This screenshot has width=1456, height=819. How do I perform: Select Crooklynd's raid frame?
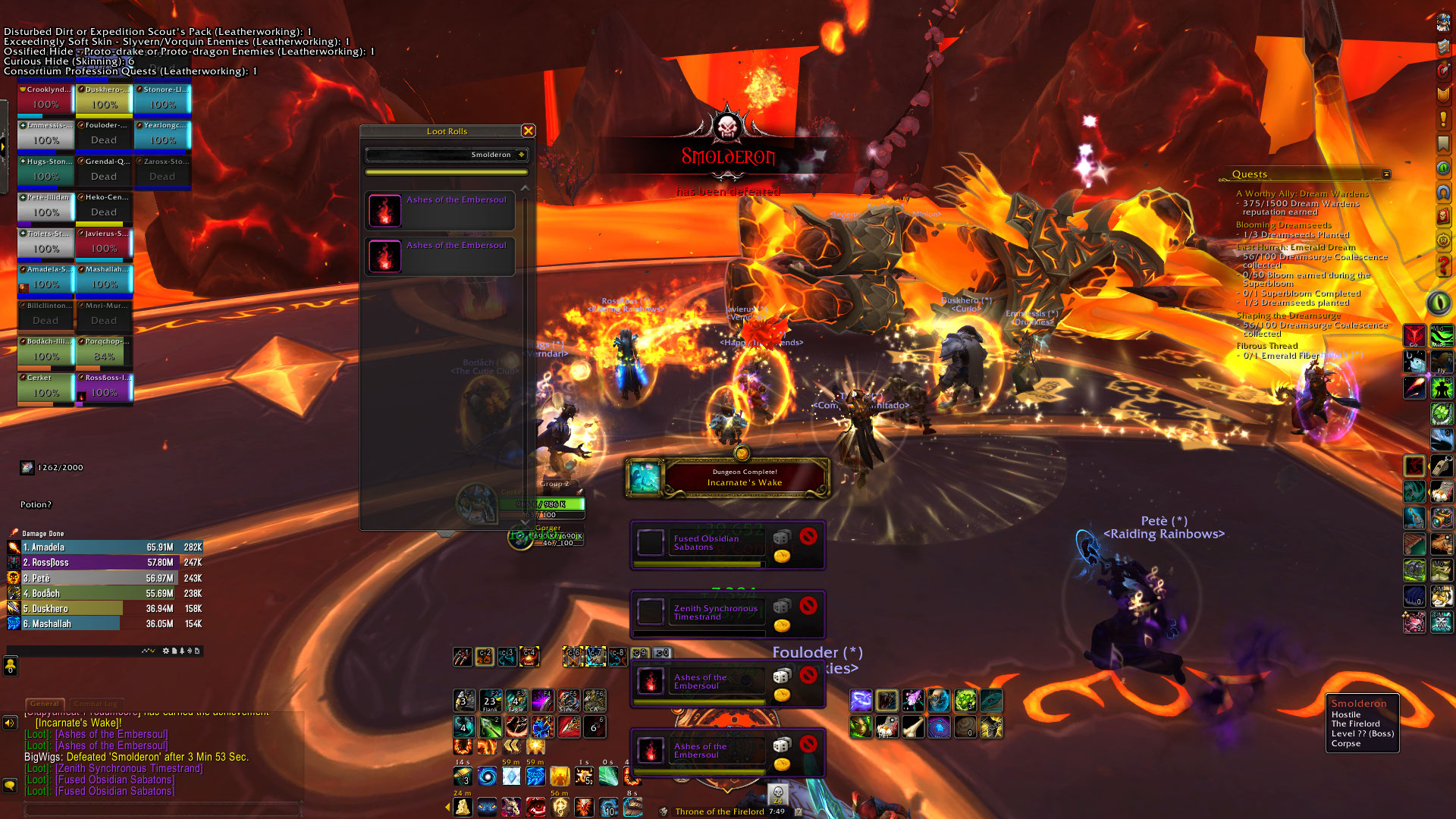click(x=45, y=99)
